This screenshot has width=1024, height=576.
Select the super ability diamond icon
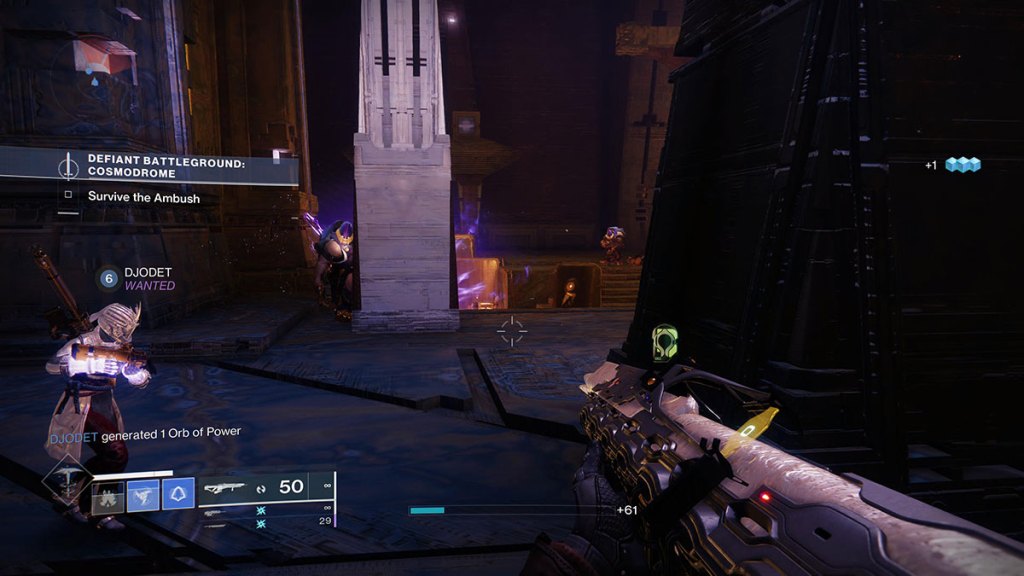pos(68,483)
